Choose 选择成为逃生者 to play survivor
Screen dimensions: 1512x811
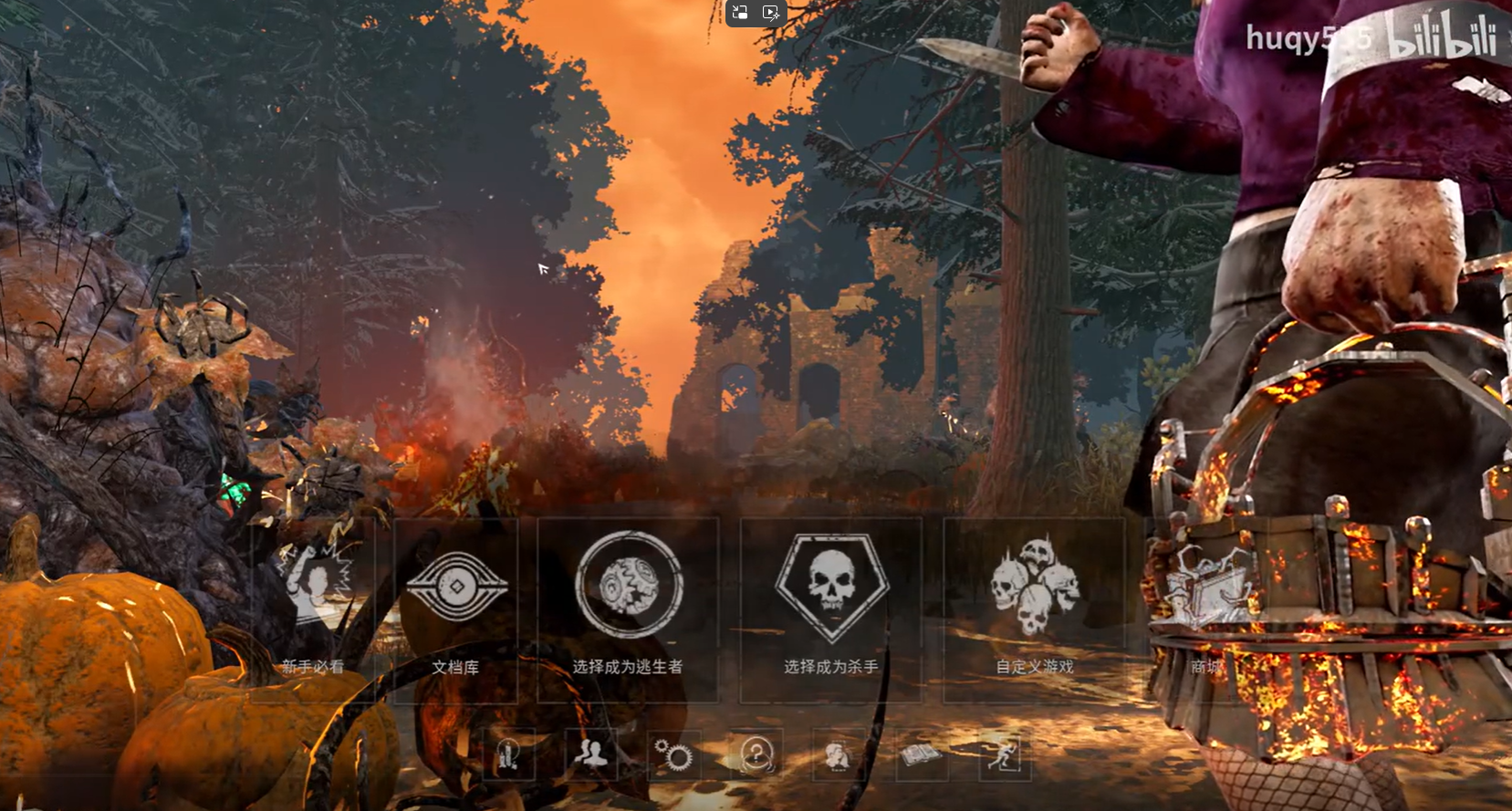coord(628,608)
